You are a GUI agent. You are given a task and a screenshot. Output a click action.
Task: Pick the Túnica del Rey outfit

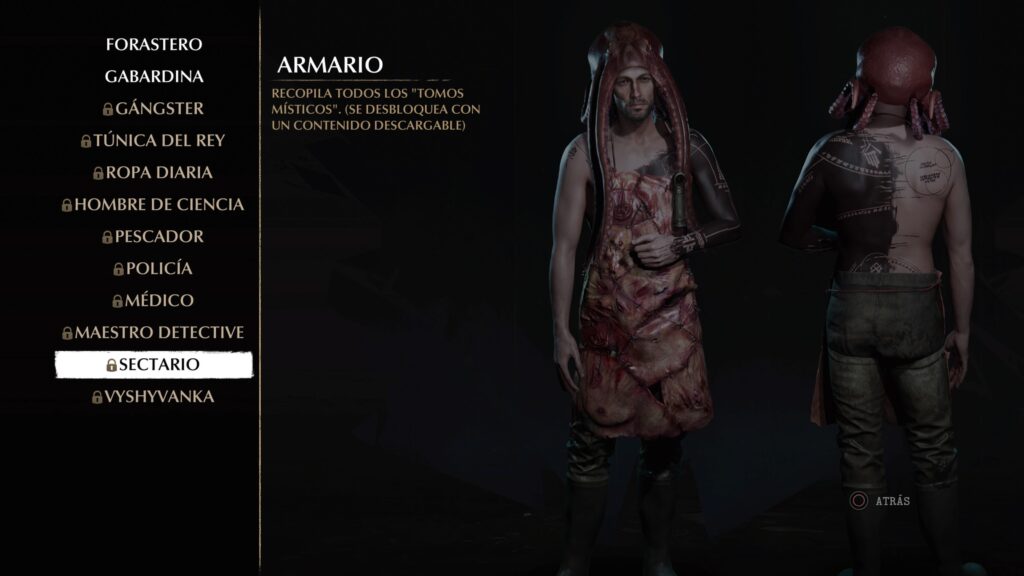pyautogui.click(x=154, y=140)
